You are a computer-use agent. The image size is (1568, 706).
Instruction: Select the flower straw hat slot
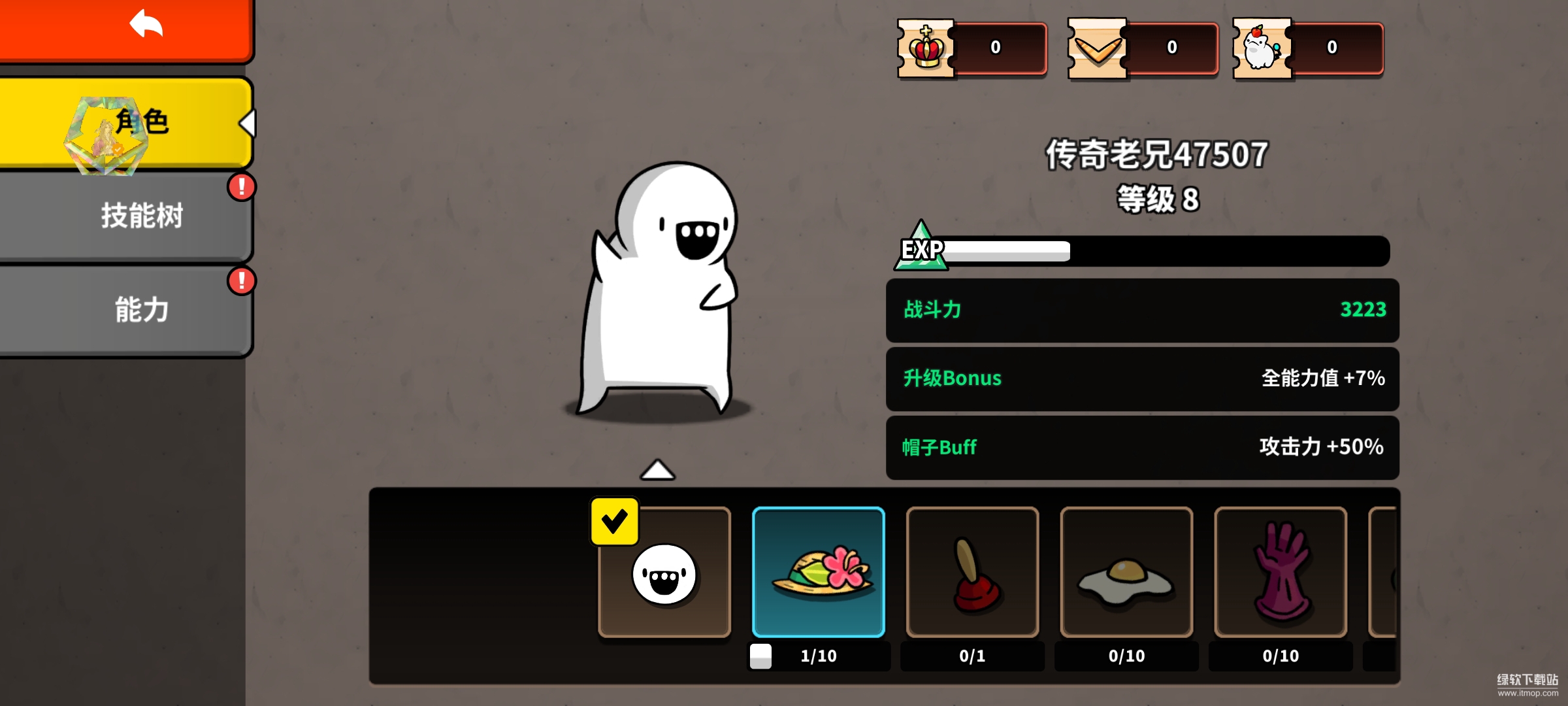[x=819, y=573]
